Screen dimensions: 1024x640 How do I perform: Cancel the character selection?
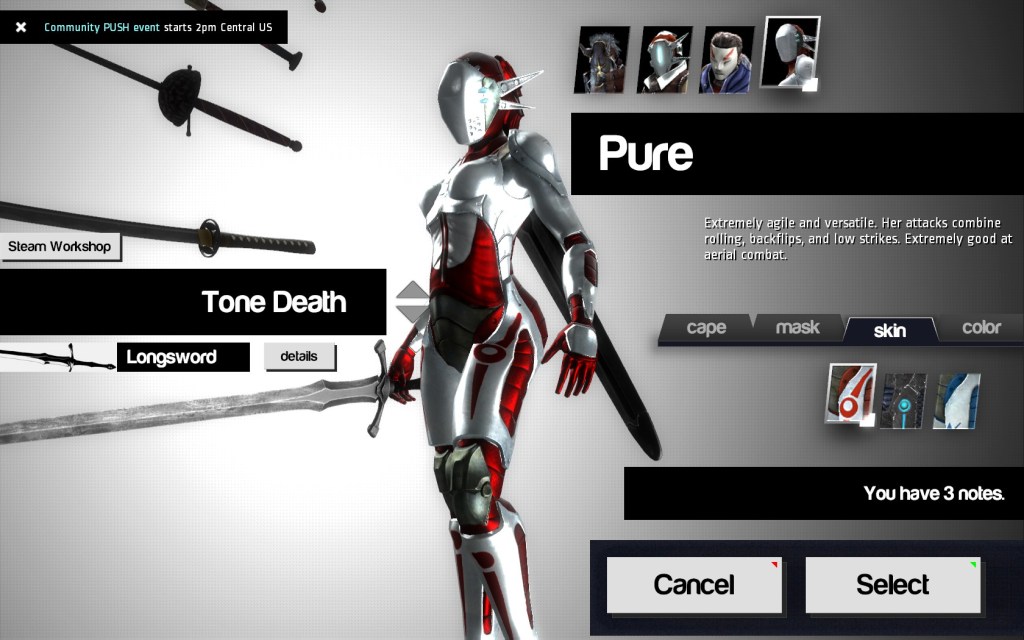click(x=694, y=584)
